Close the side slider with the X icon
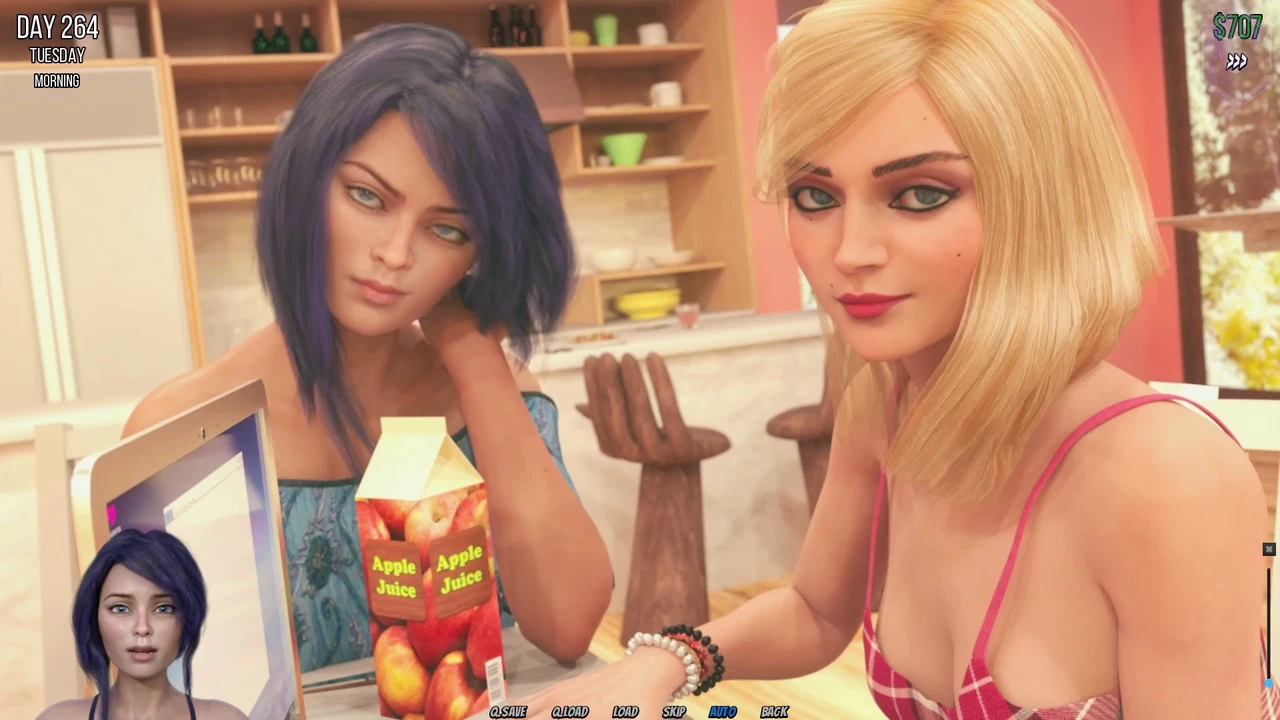This screenshot has width=1280, height=720. (x=1268, y=549)
